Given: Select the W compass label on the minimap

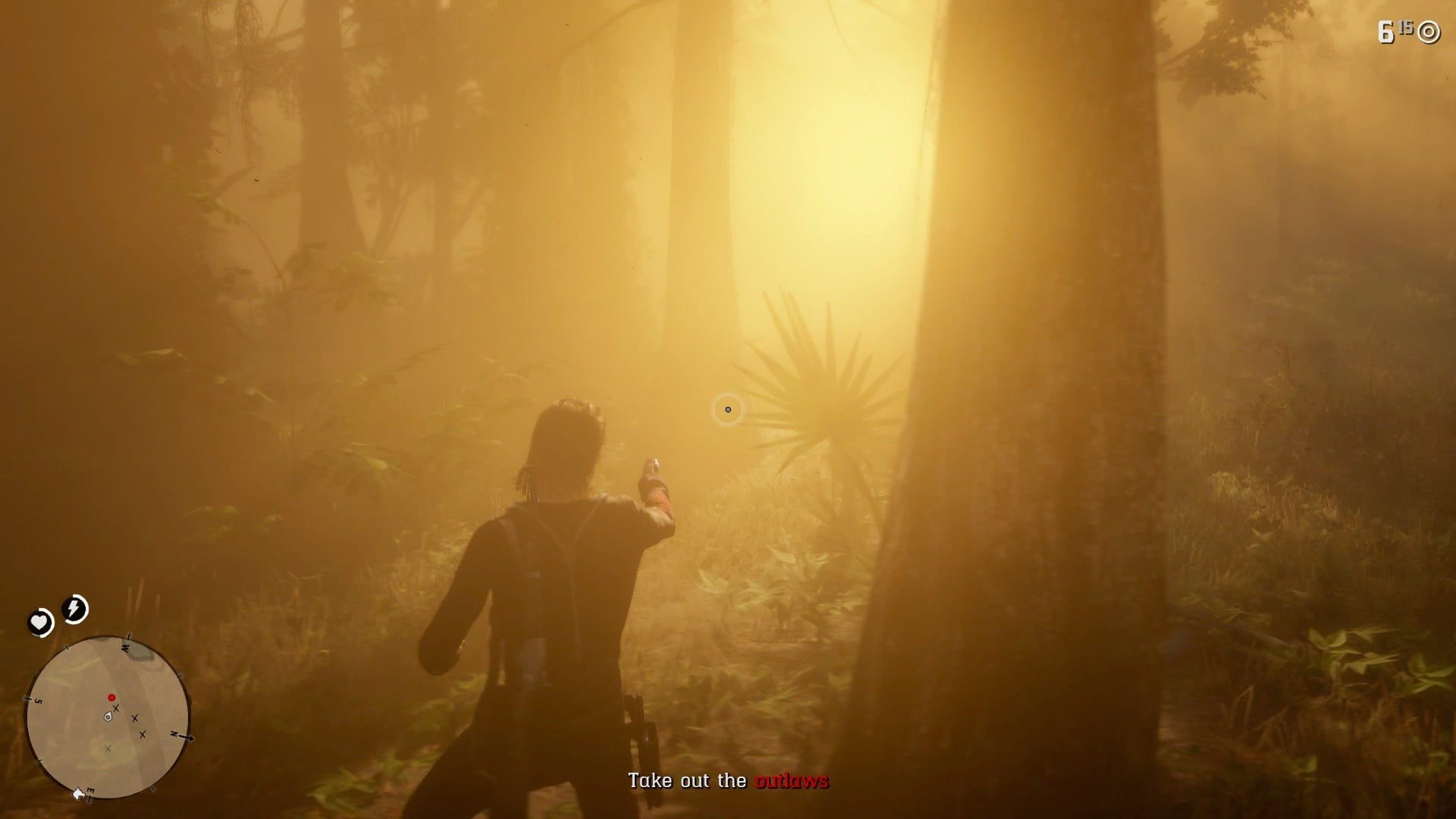Looking at the screenshot, I should pos(124,647).
